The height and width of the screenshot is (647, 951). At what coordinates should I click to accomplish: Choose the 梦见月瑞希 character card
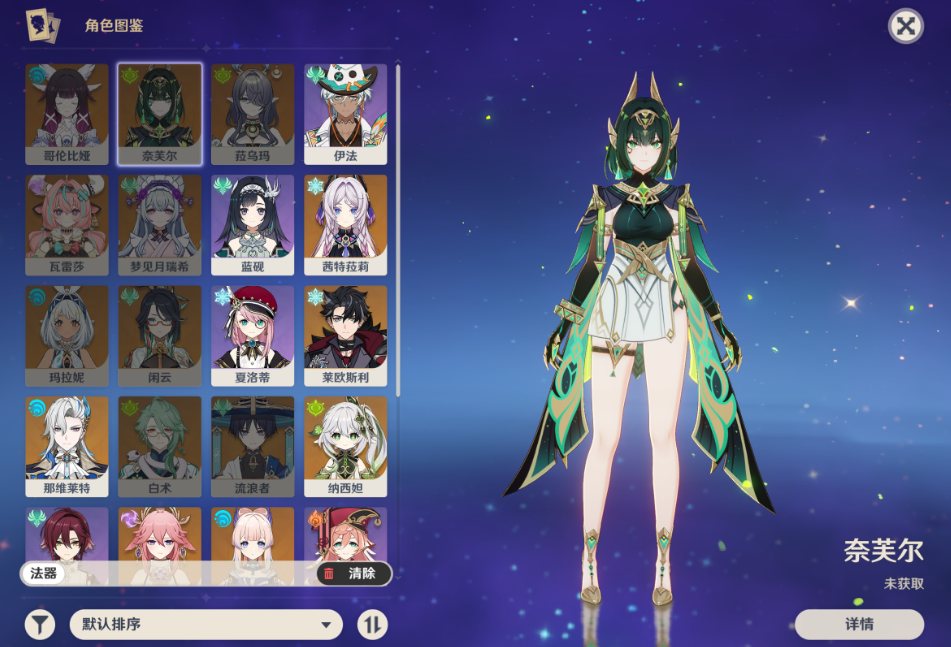tap(160, 225)
